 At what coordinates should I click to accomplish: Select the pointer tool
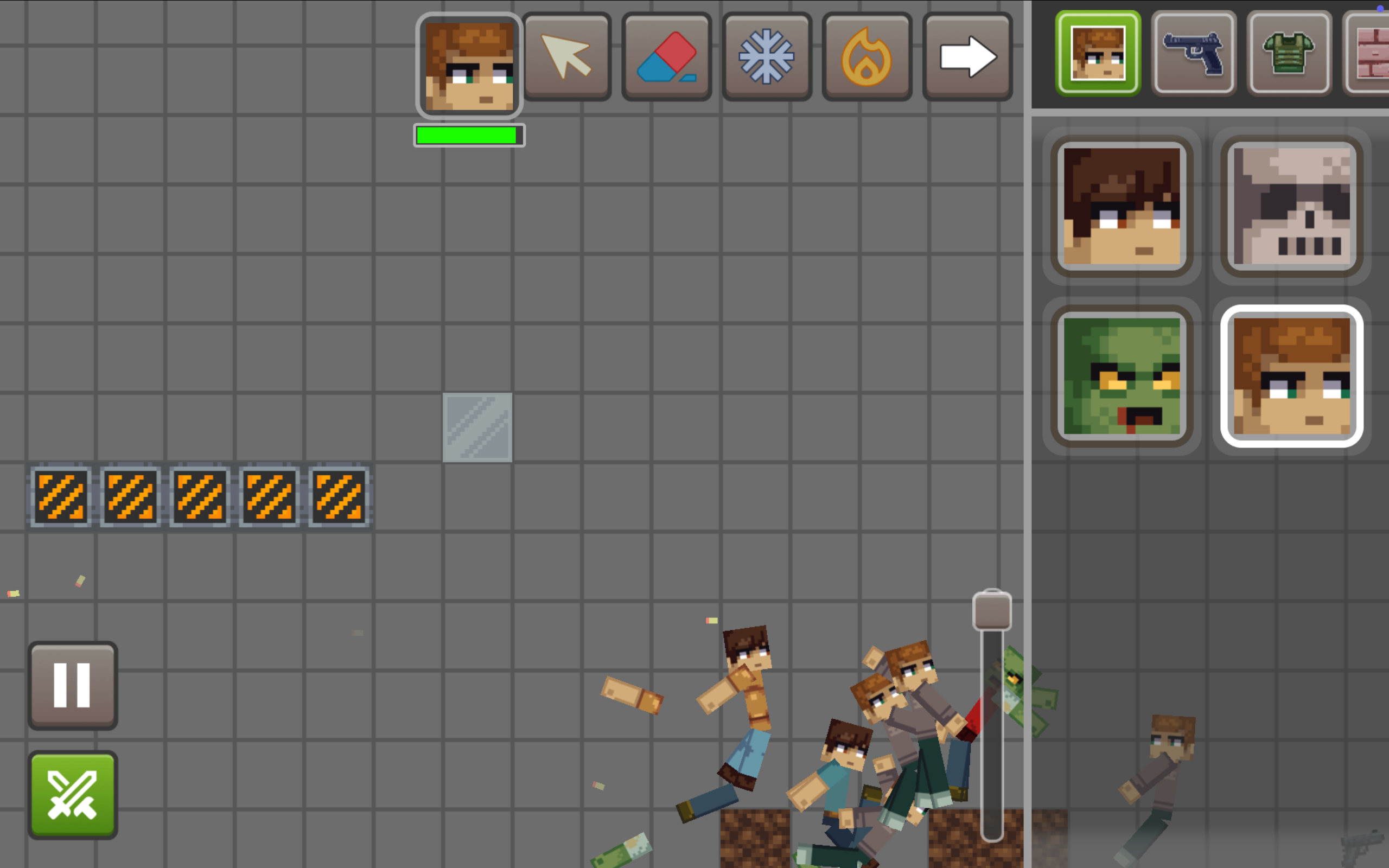coord(567,56)
